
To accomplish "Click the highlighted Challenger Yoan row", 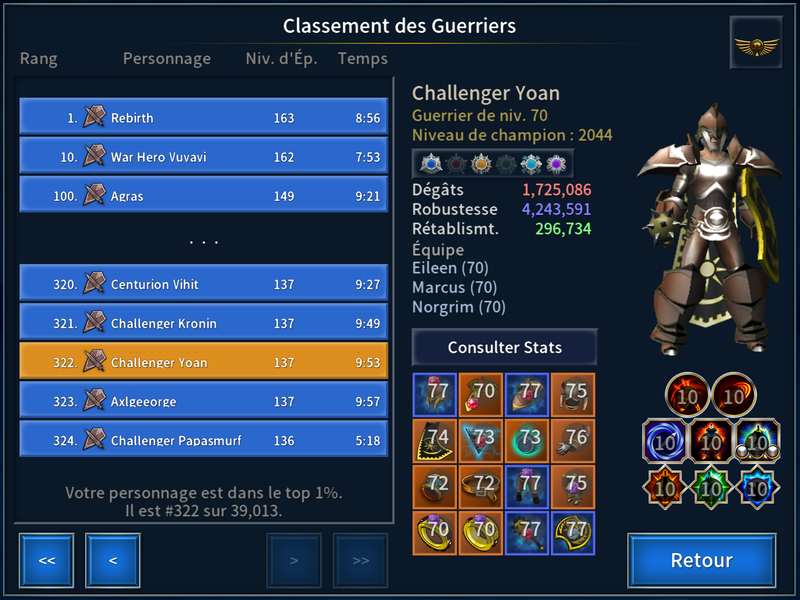I will (203, 362).
